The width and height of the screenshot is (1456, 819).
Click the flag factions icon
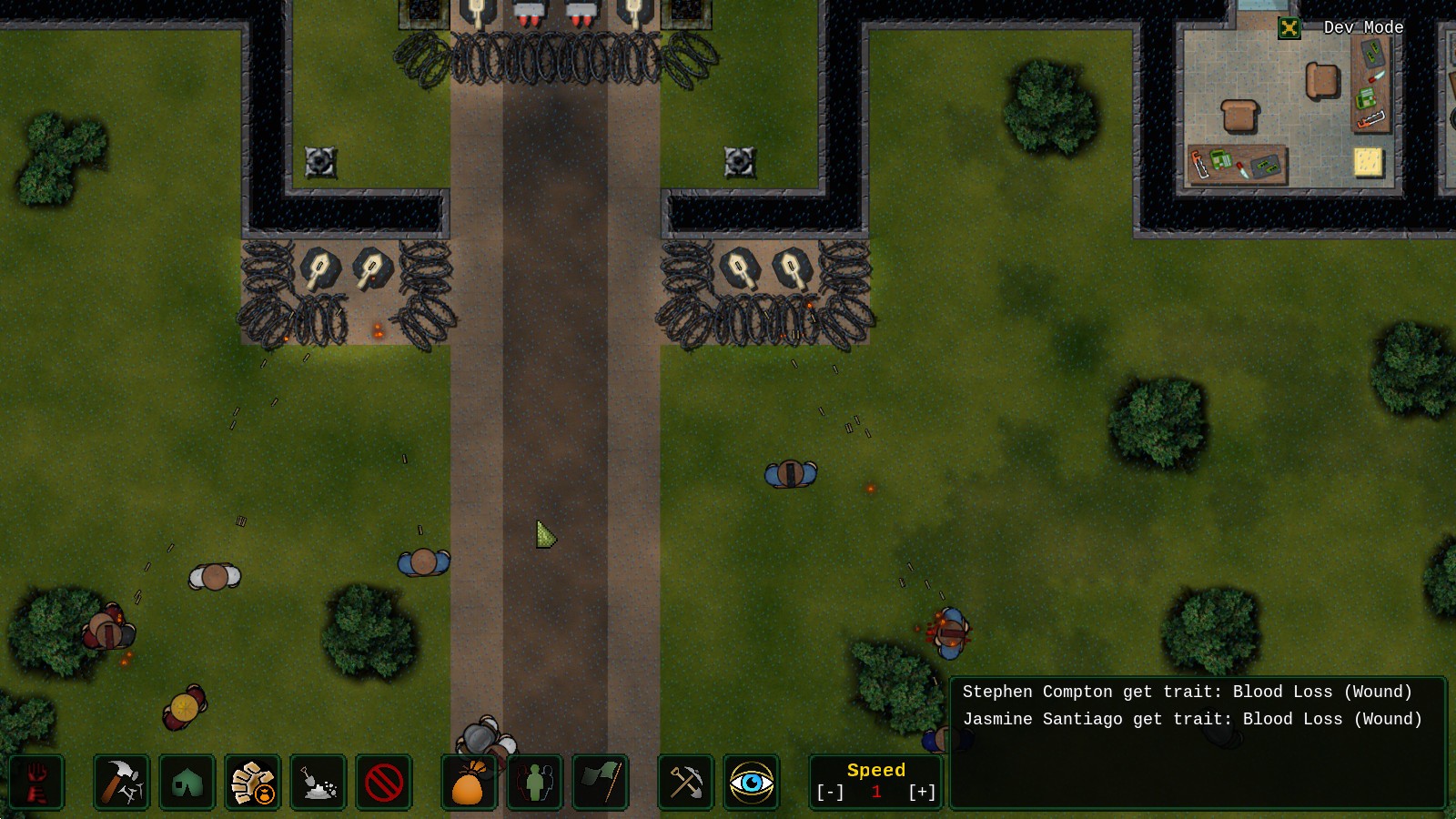coord(600,781)
